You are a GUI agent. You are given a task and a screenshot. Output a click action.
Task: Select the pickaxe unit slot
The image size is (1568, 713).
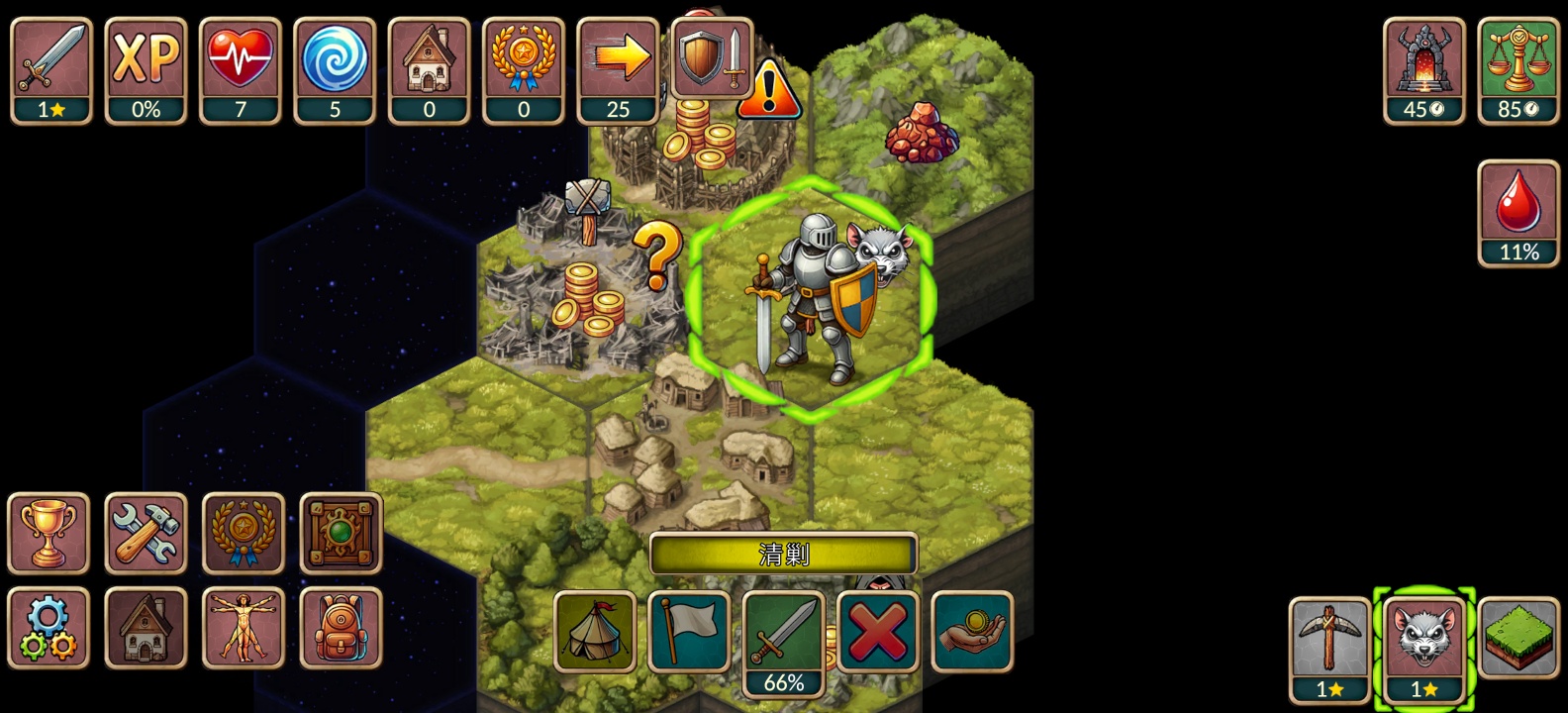[1329, 649]
